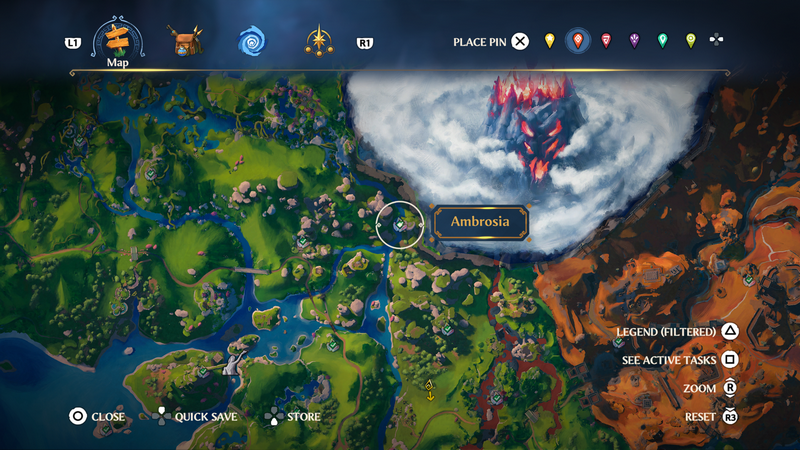Select the golden compass star tab
The height and width of the screenshot is (450, 800).
pos(320,42)
